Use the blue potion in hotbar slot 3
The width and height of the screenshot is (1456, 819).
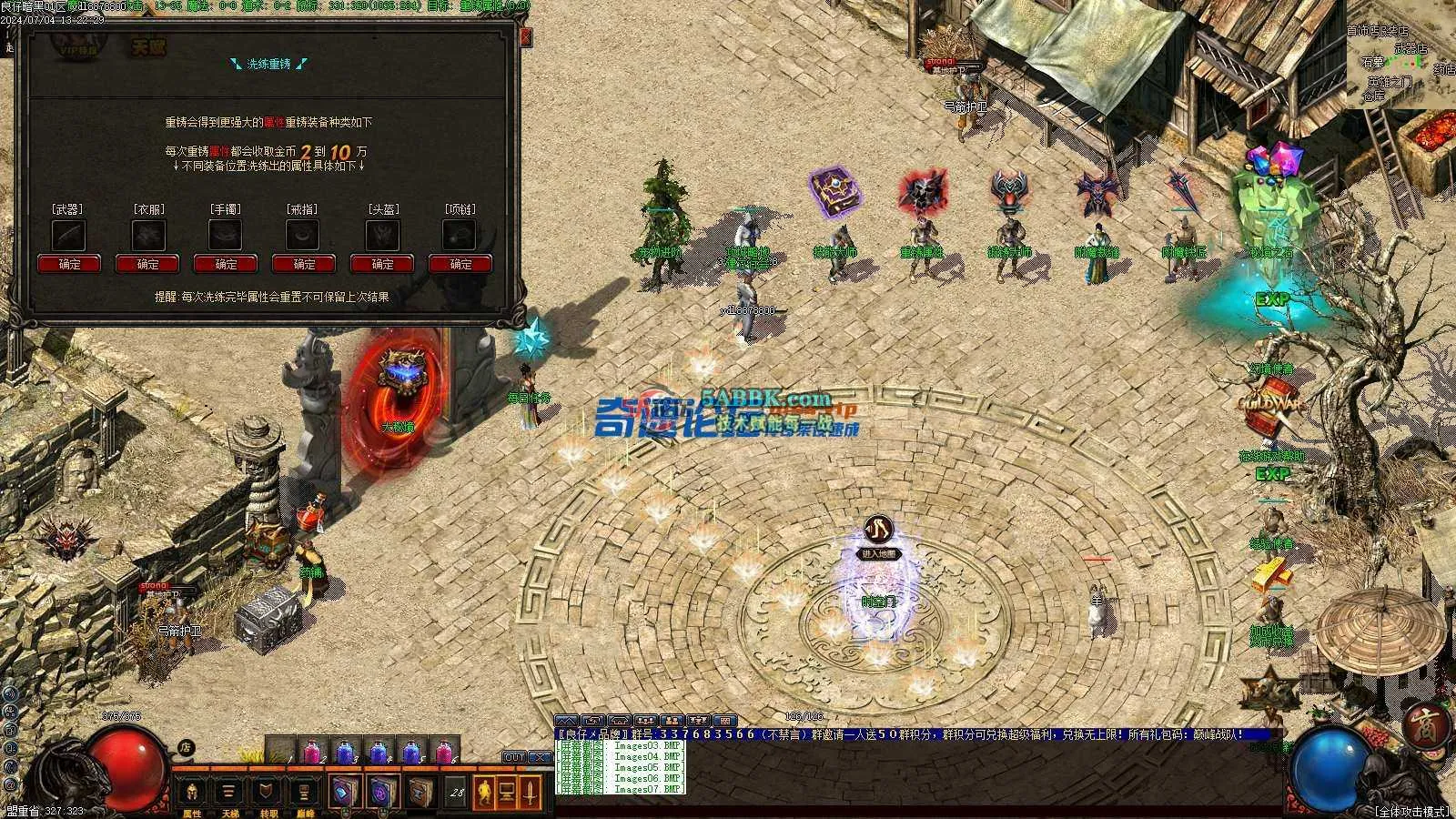[x=345, y=752]
